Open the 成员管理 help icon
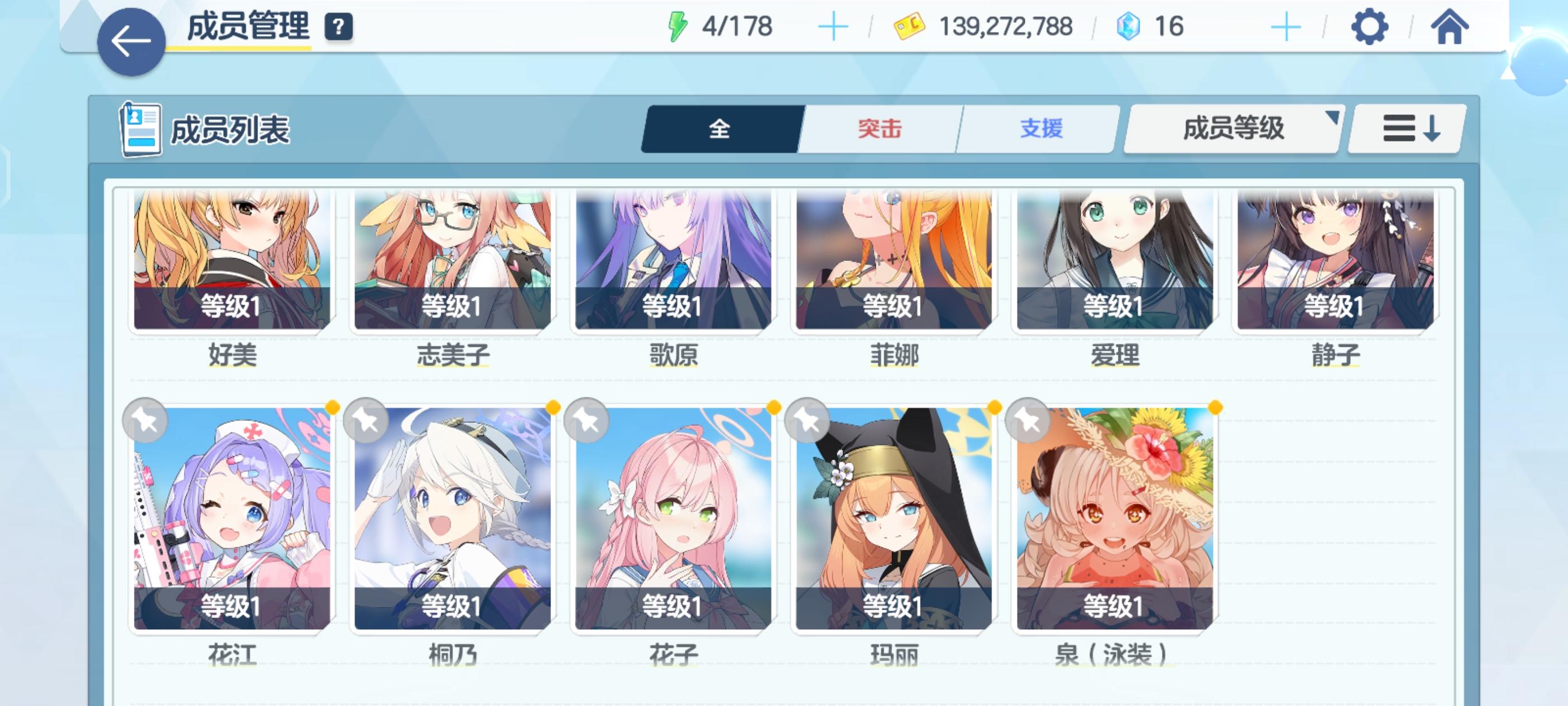Viewport: 1568px width, 706px height. coord(339,26)
